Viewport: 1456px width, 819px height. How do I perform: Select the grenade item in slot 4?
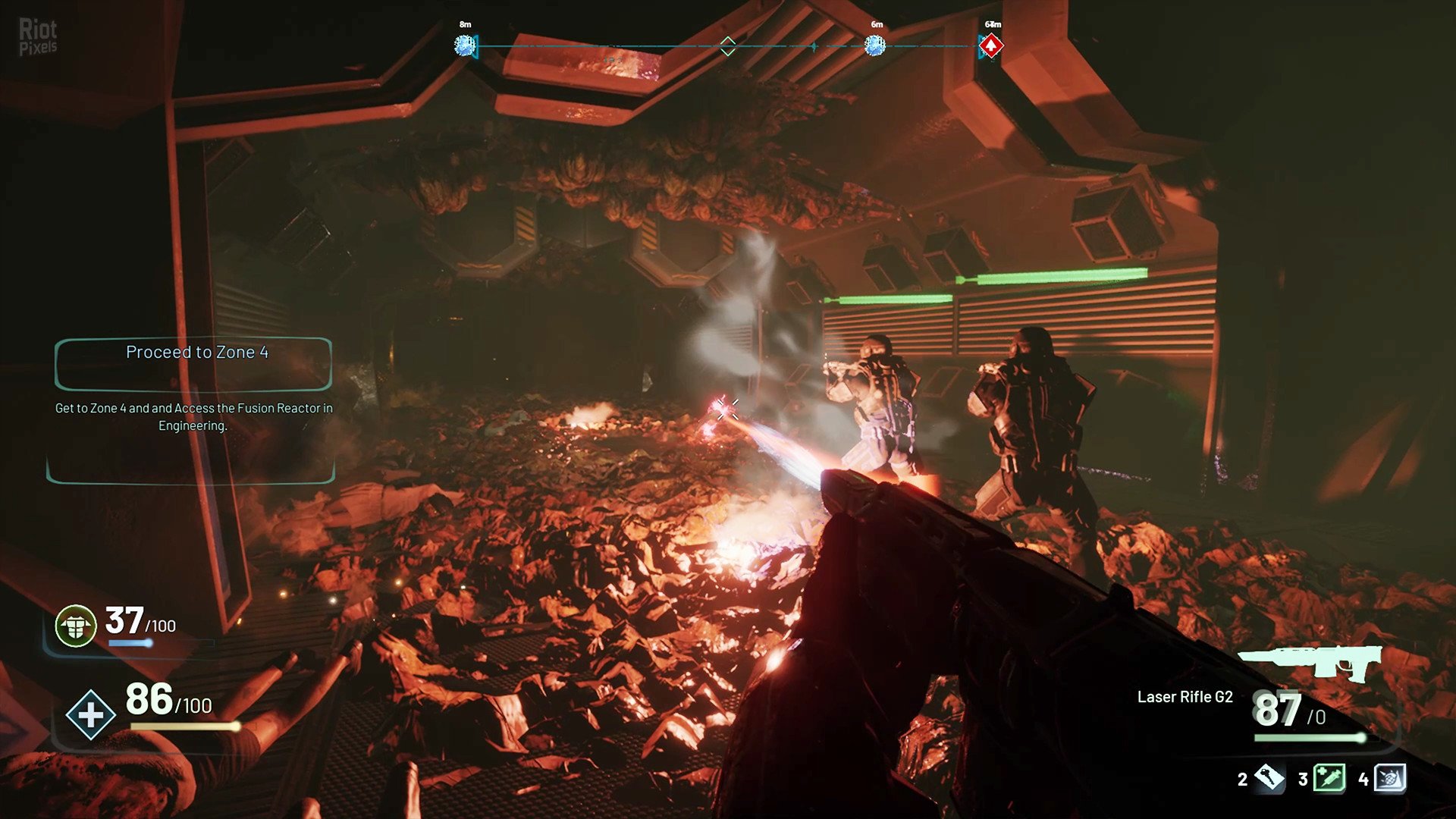[x=1390, y=778]
